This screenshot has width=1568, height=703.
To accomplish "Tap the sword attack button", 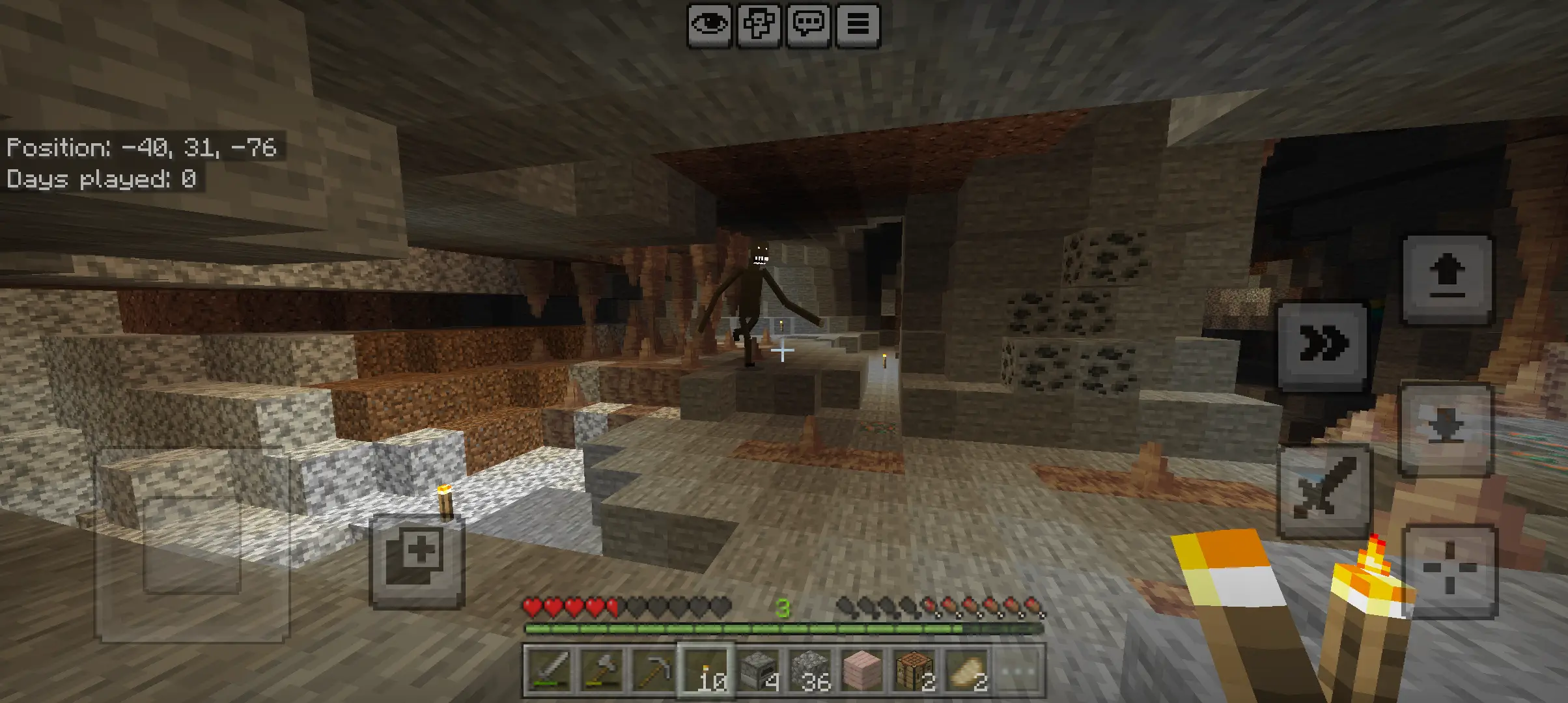I will pos(1325,490).
